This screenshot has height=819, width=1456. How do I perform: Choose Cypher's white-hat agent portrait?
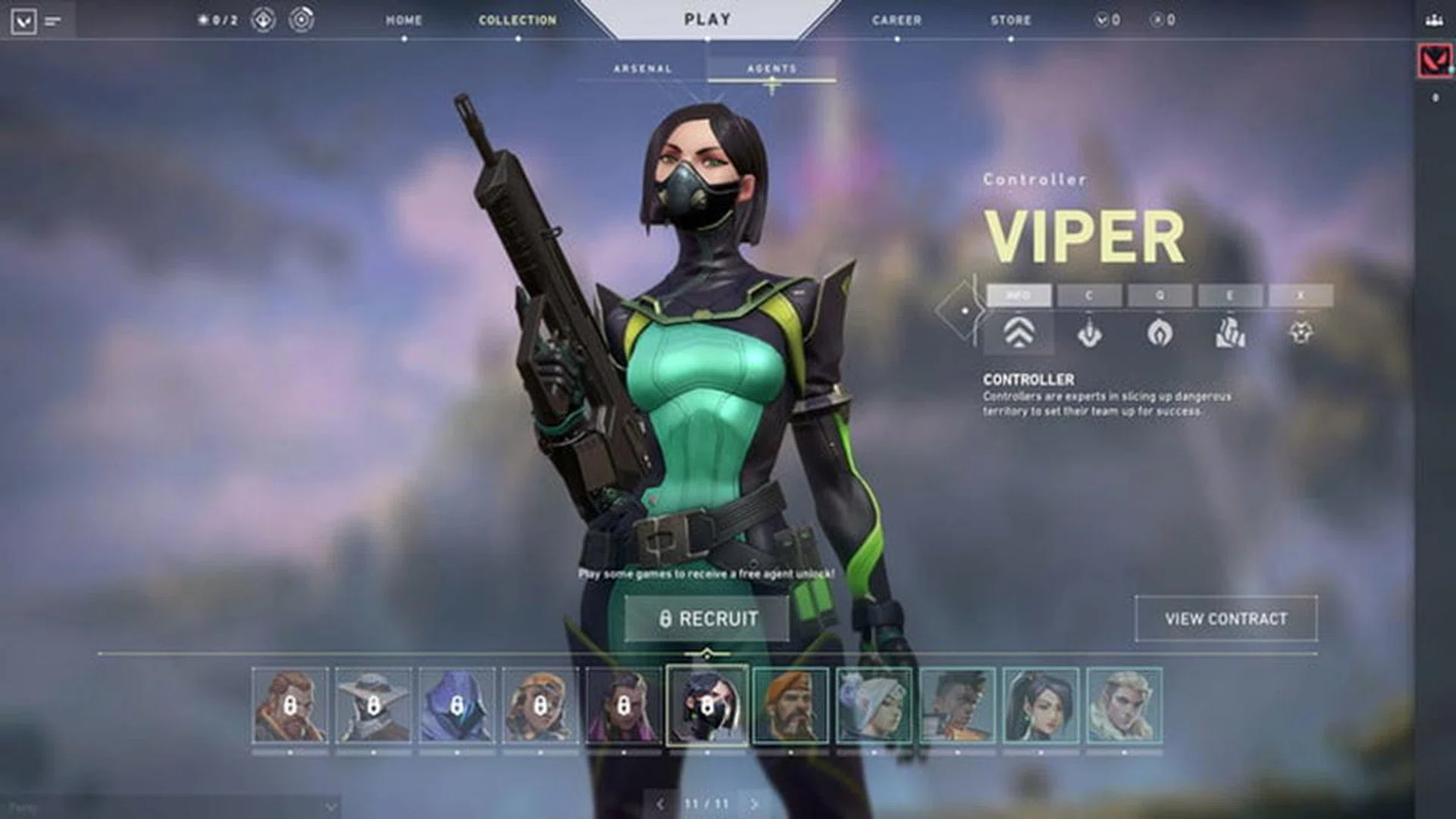(373, 705)
